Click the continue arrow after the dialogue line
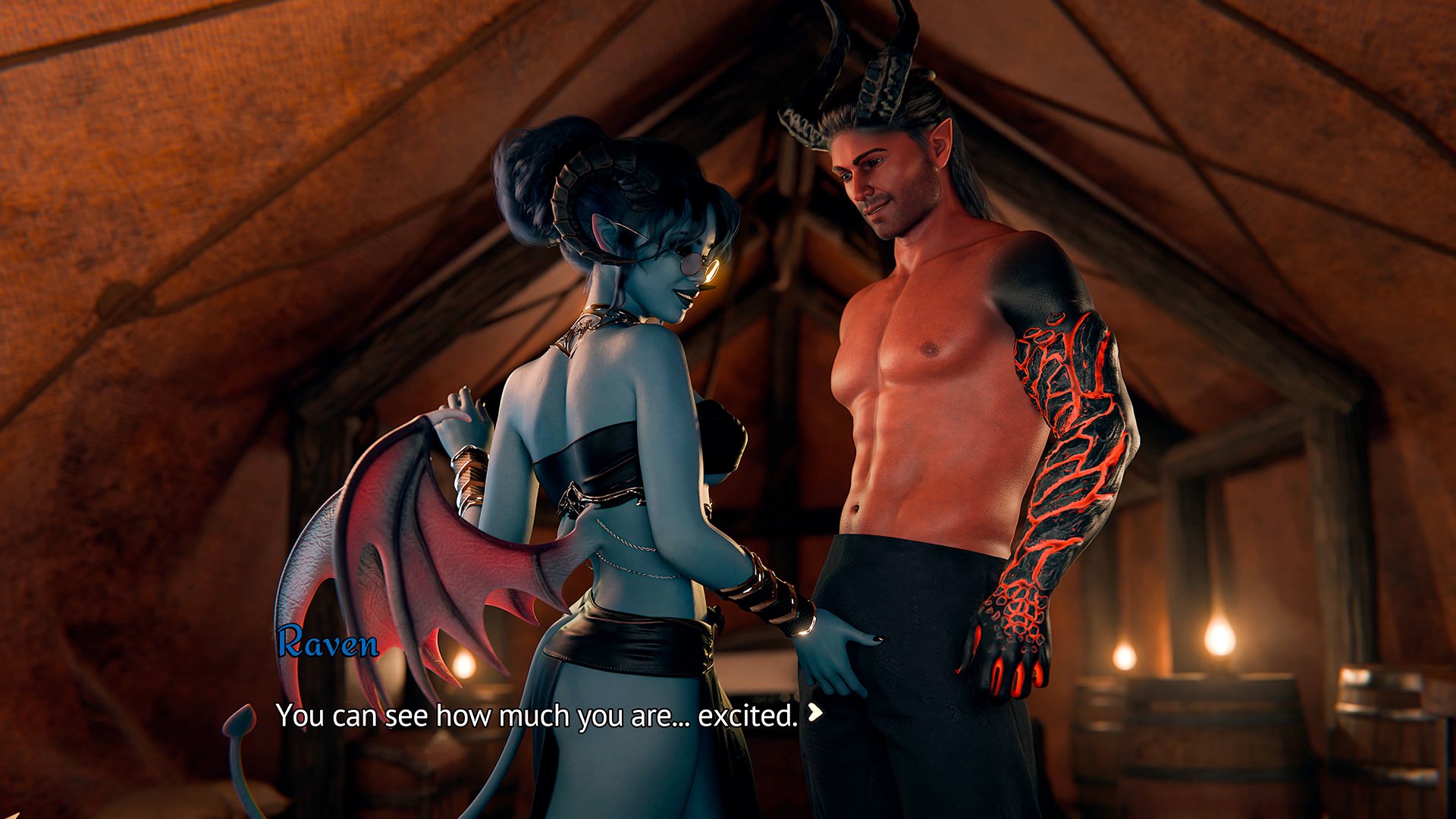Viewport: 1456px width, 819px height. 815,712
